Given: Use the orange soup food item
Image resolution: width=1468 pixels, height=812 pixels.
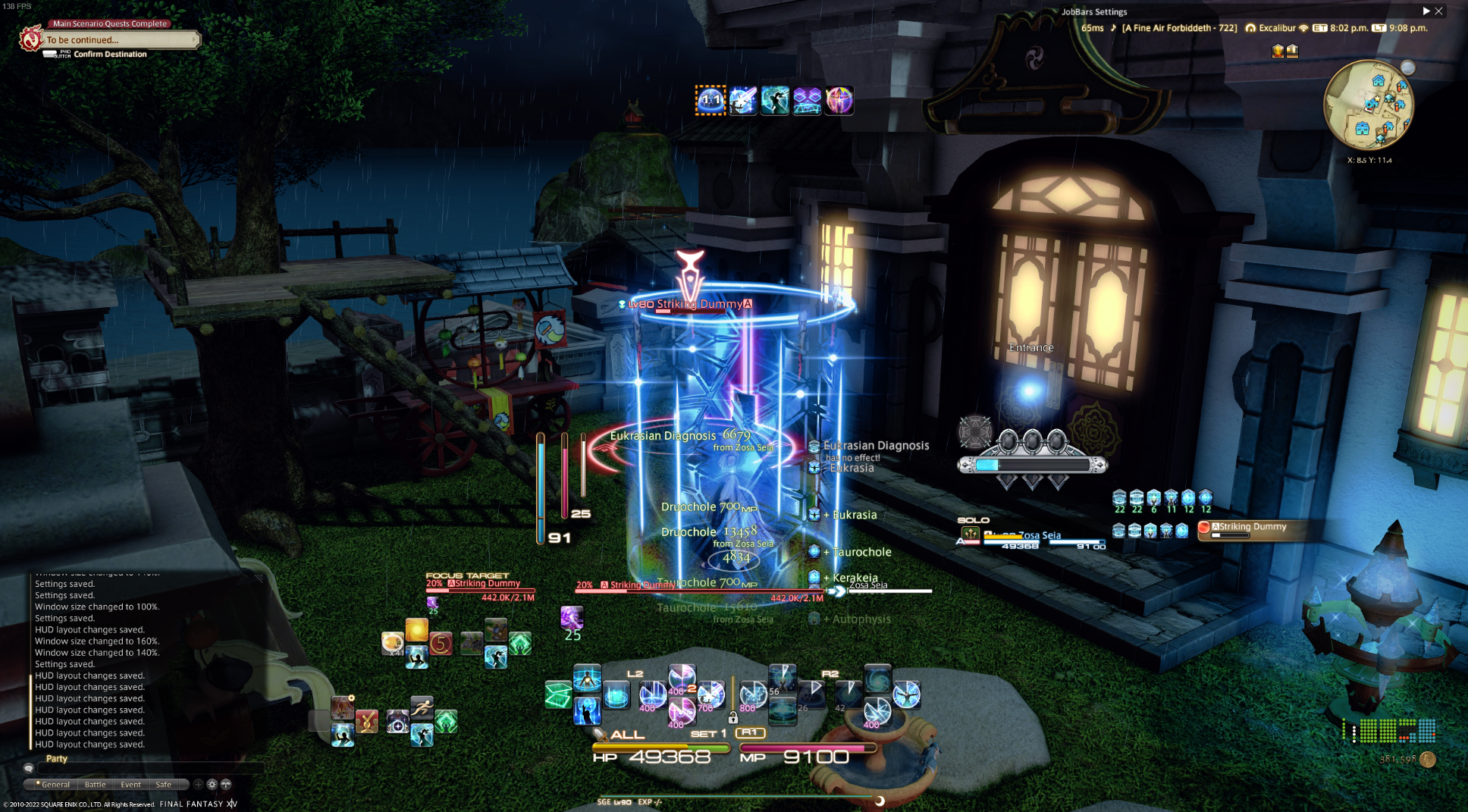Looking at the screenshot, I should point(392,643).
